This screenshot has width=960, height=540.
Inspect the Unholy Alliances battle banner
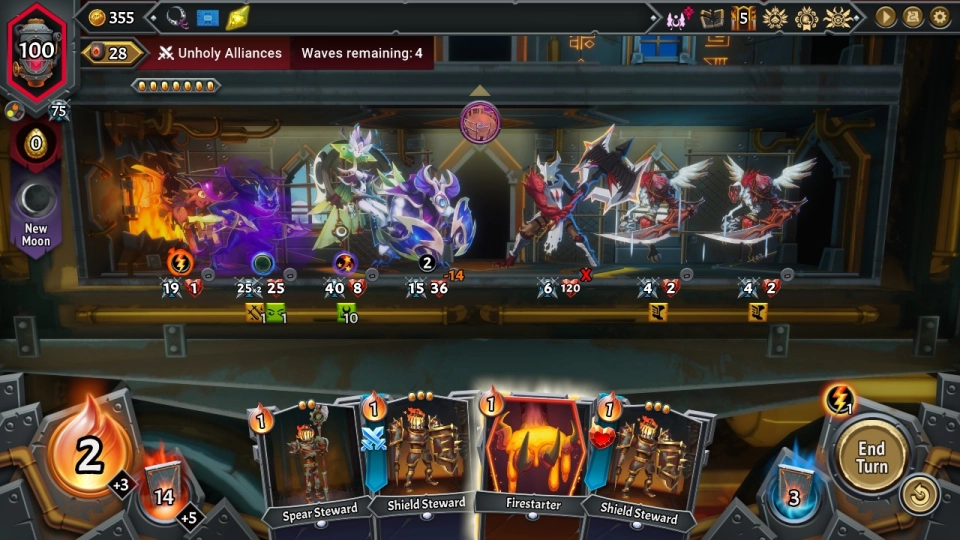pyautogui.click(x=218, y=53)
